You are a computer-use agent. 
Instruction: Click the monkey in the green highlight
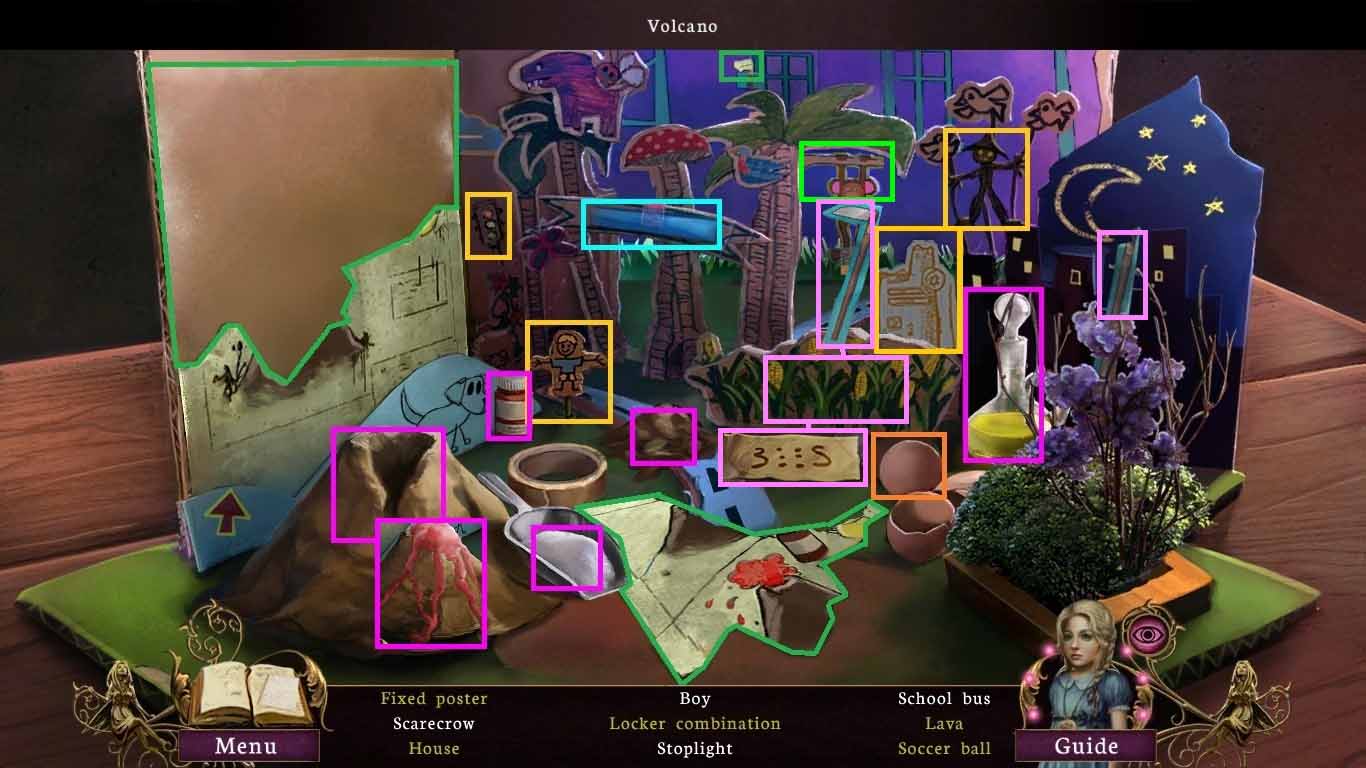point(847,172)
